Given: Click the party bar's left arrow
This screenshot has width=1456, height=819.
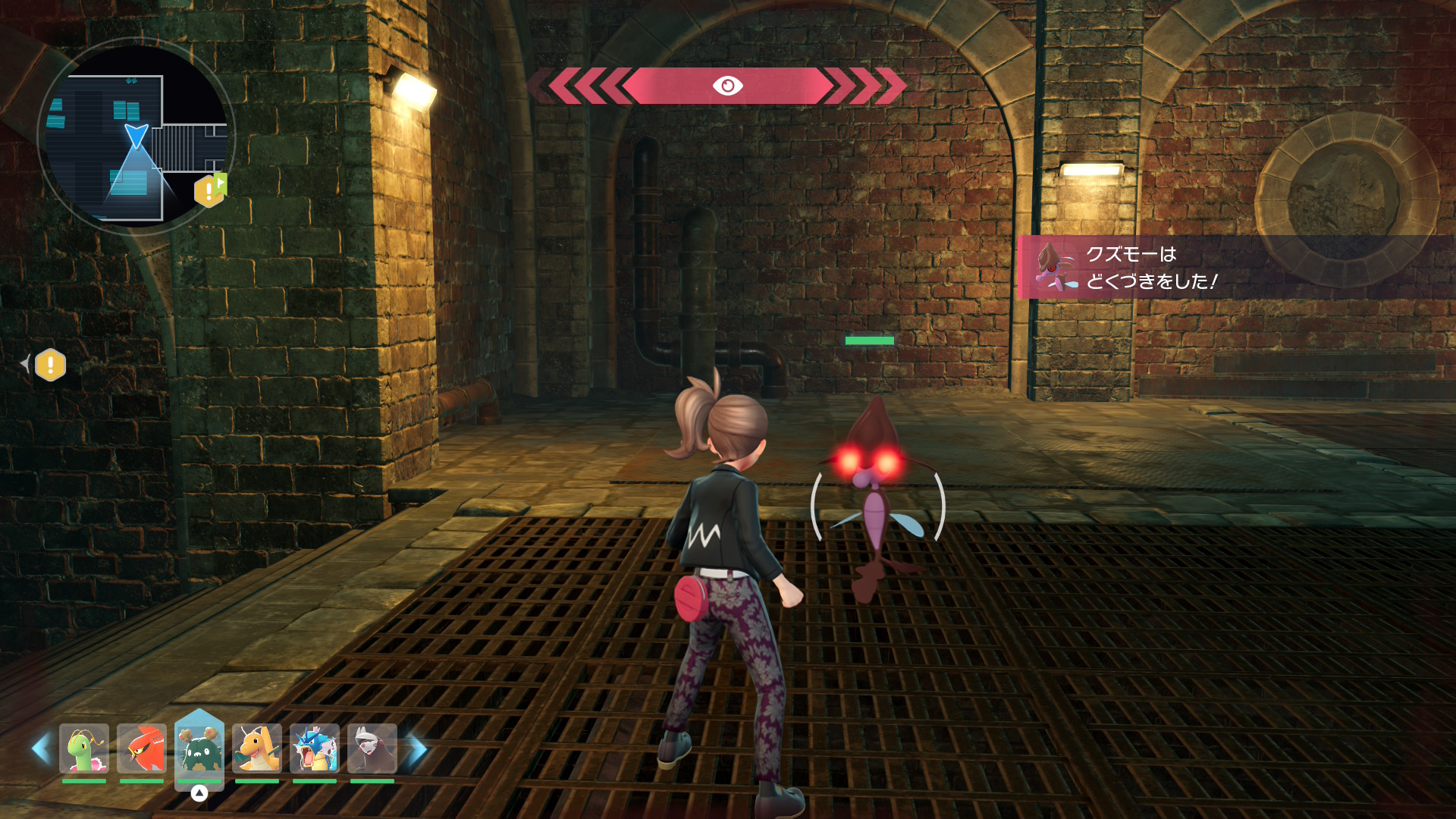Looking at the screenshot, I should click(41, 749).
